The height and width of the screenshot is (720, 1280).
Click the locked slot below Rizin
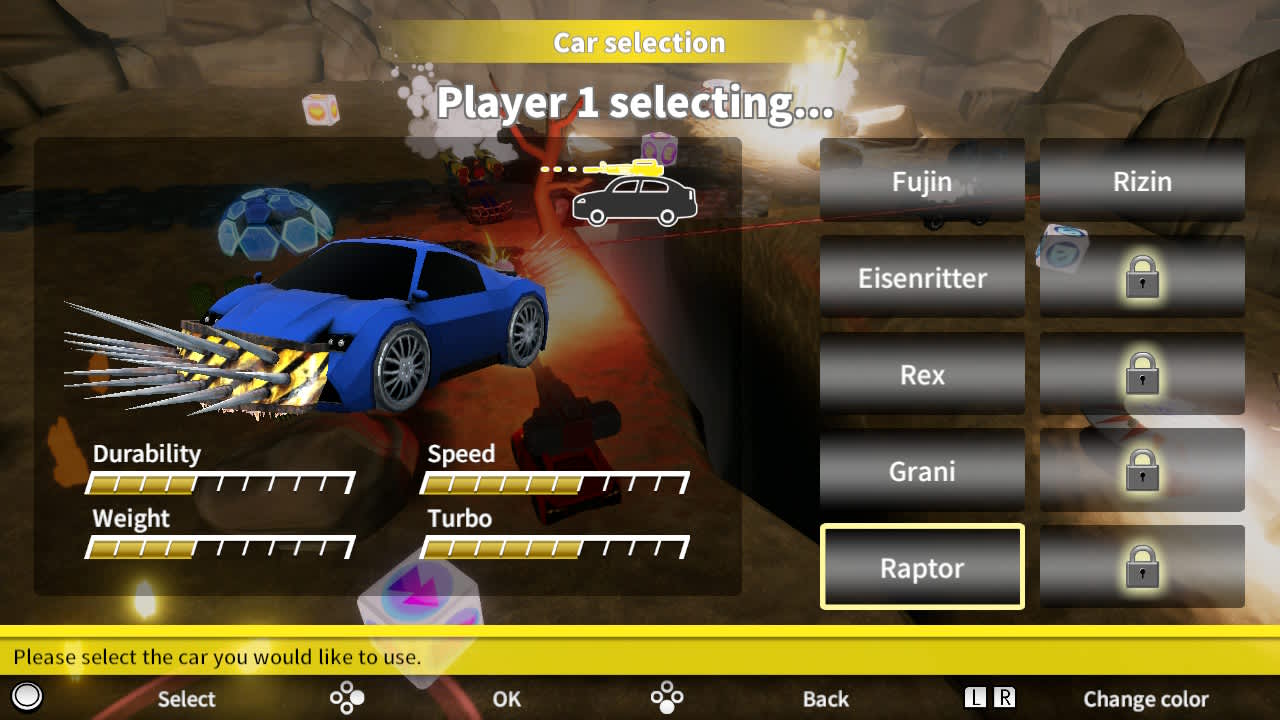[1142, 278]
